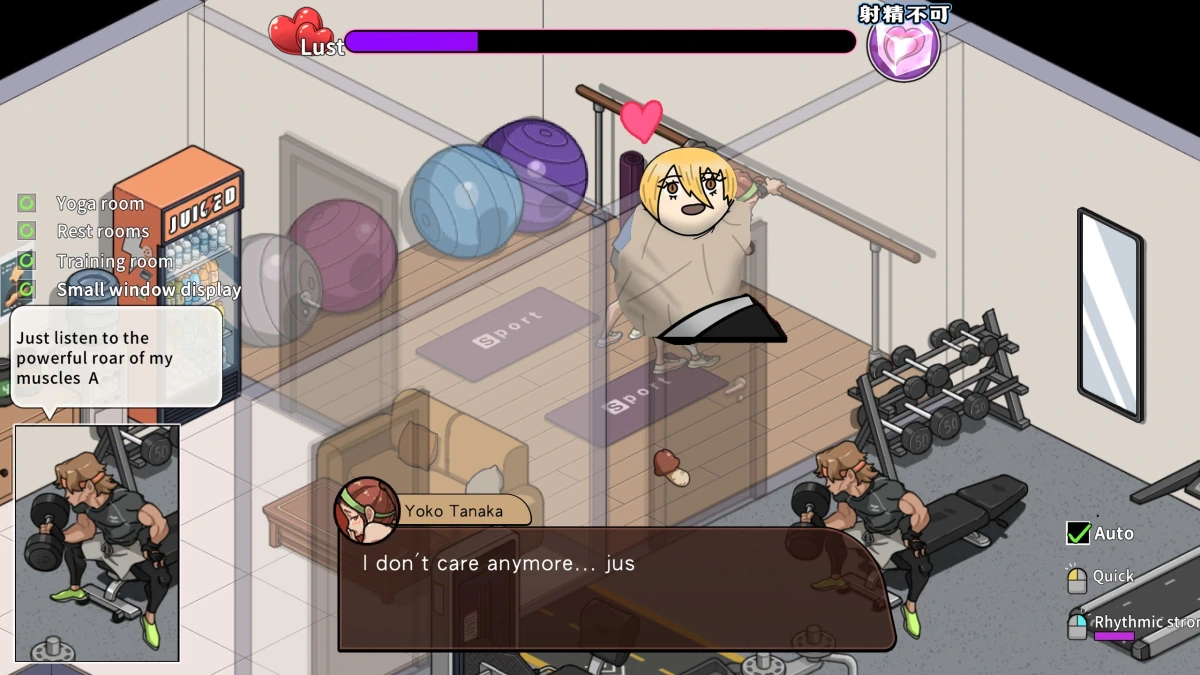
Task: Select the Rhythmic stroke option
Action: pos(1077,625)
